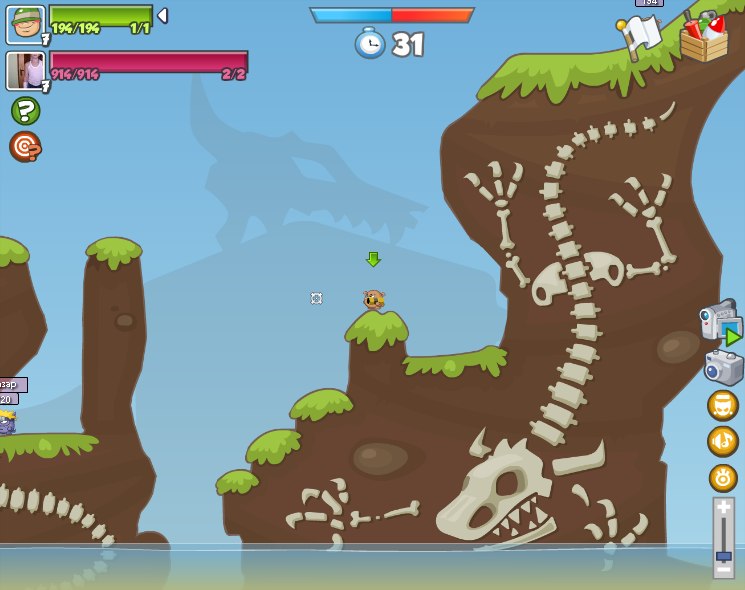Click the orange target hint button

(25, 146)
